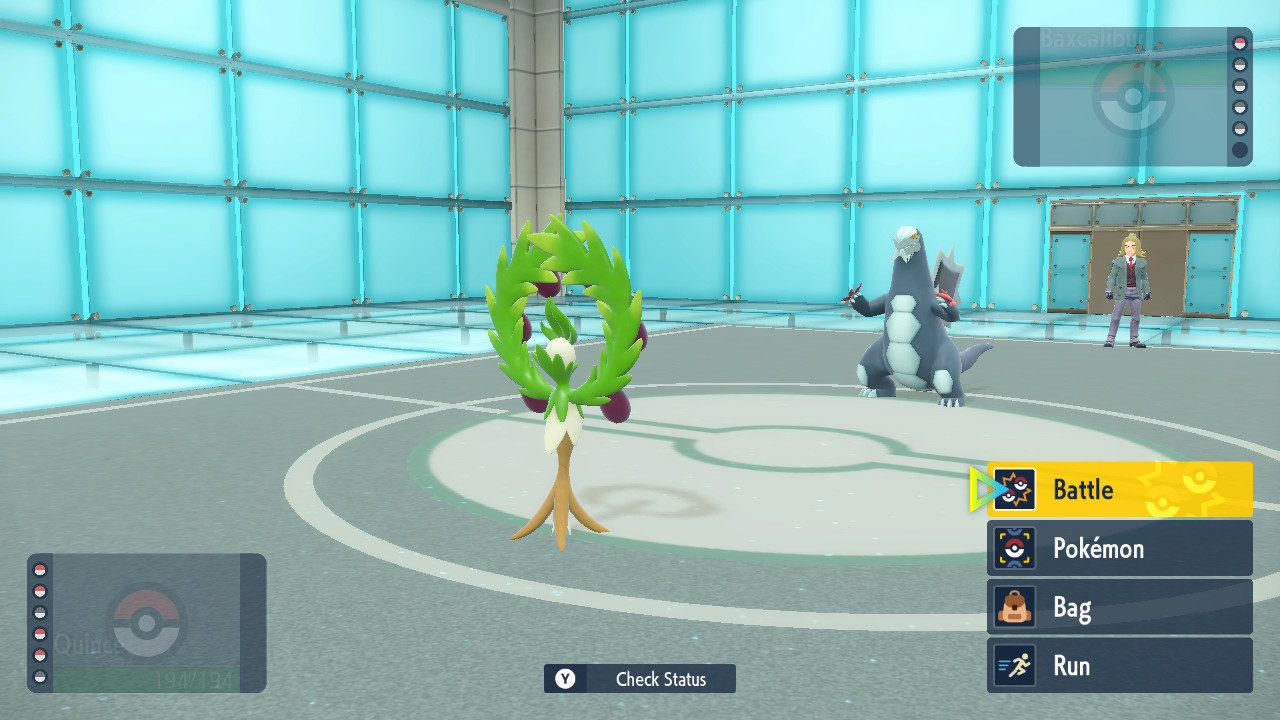Open the Bag menu
Screen dimensions: 1280x720
[1119, 607]
